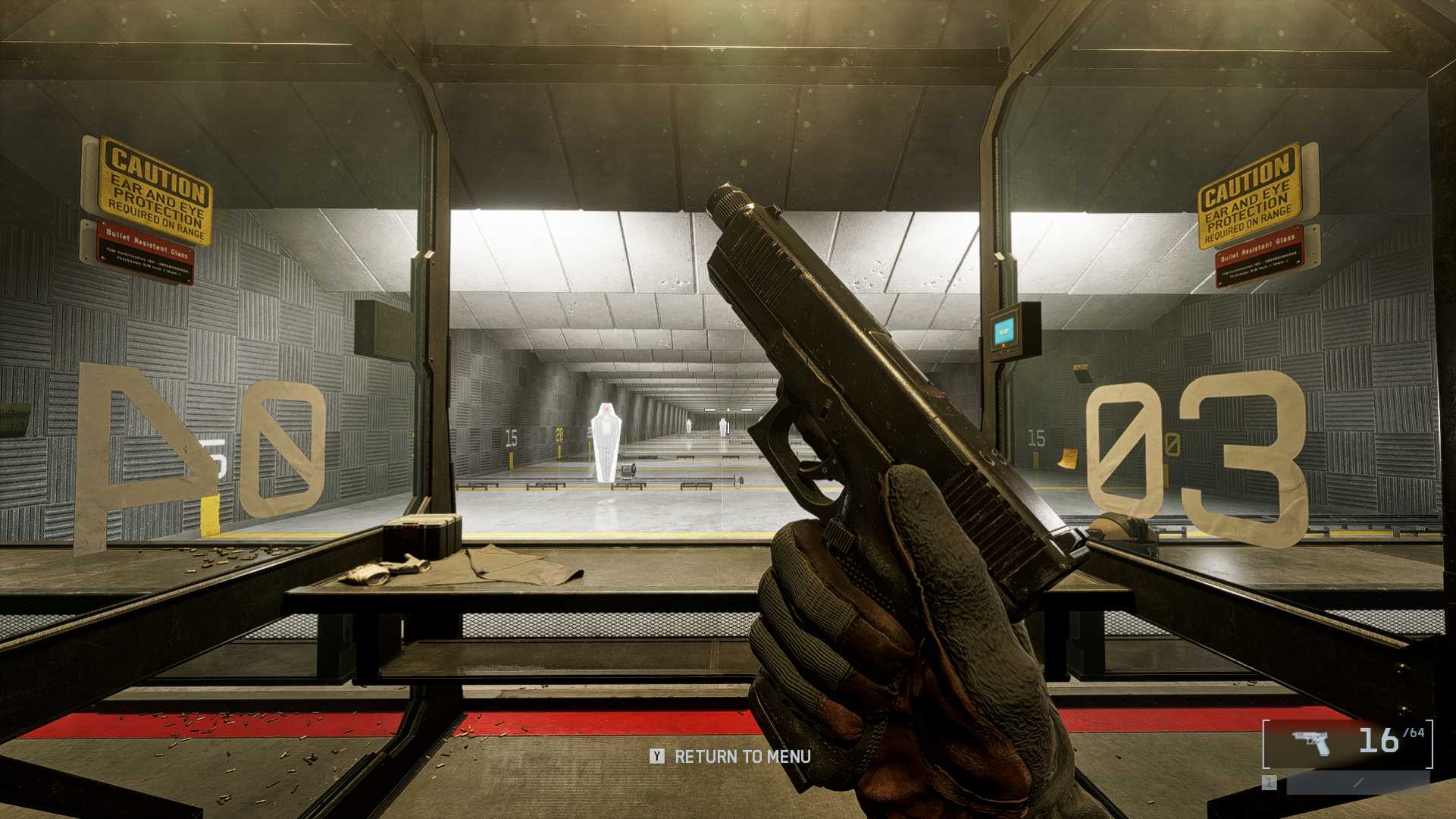Screen dimensions: 1456x819
Task: Select the pistol icon in the ammo HUD
Action: tap(1311, 742)
